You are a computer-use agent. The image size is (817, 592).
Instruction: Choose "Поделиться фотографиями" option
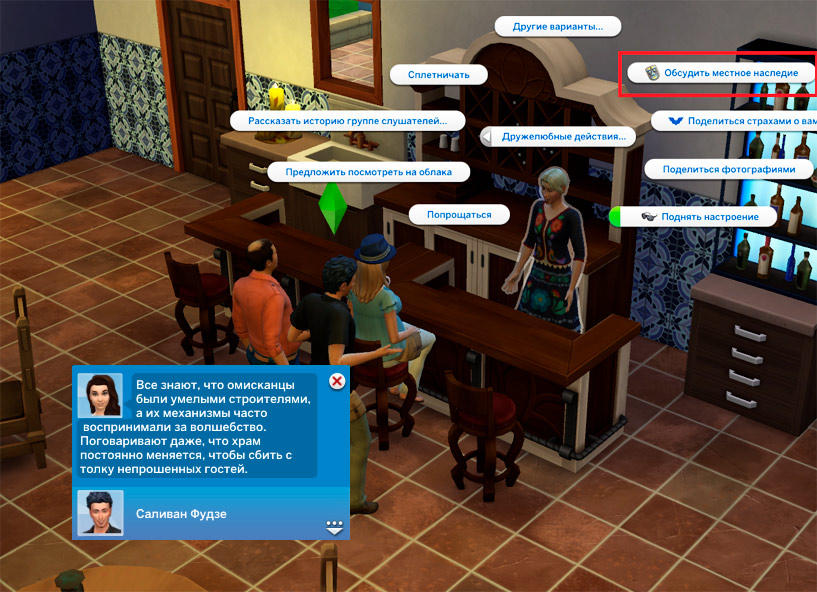tap(728, 169)
